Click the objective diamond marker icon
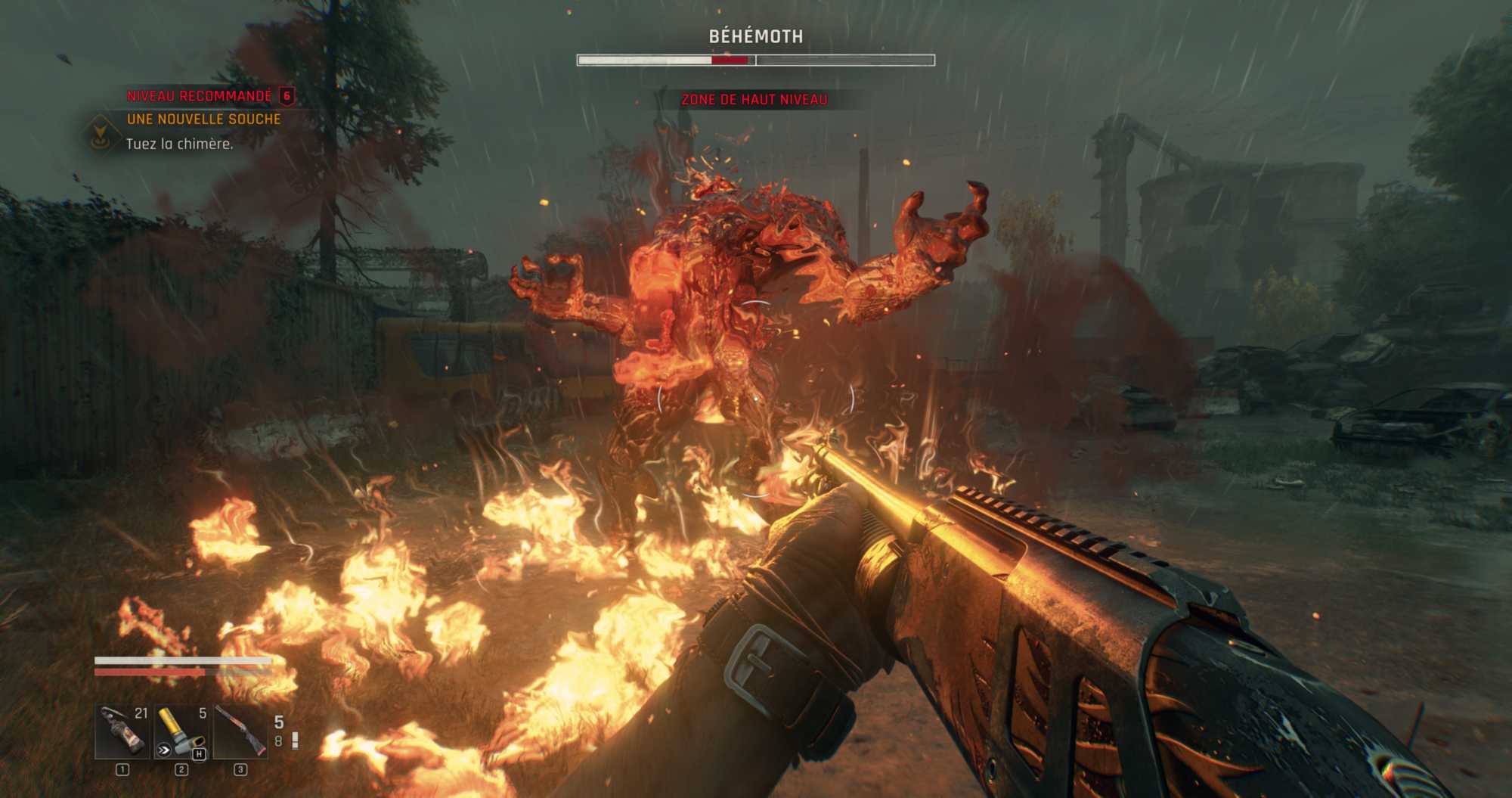Image resolution: width=1512 pixels, height=798 pixels. click(x=99, y=134)
